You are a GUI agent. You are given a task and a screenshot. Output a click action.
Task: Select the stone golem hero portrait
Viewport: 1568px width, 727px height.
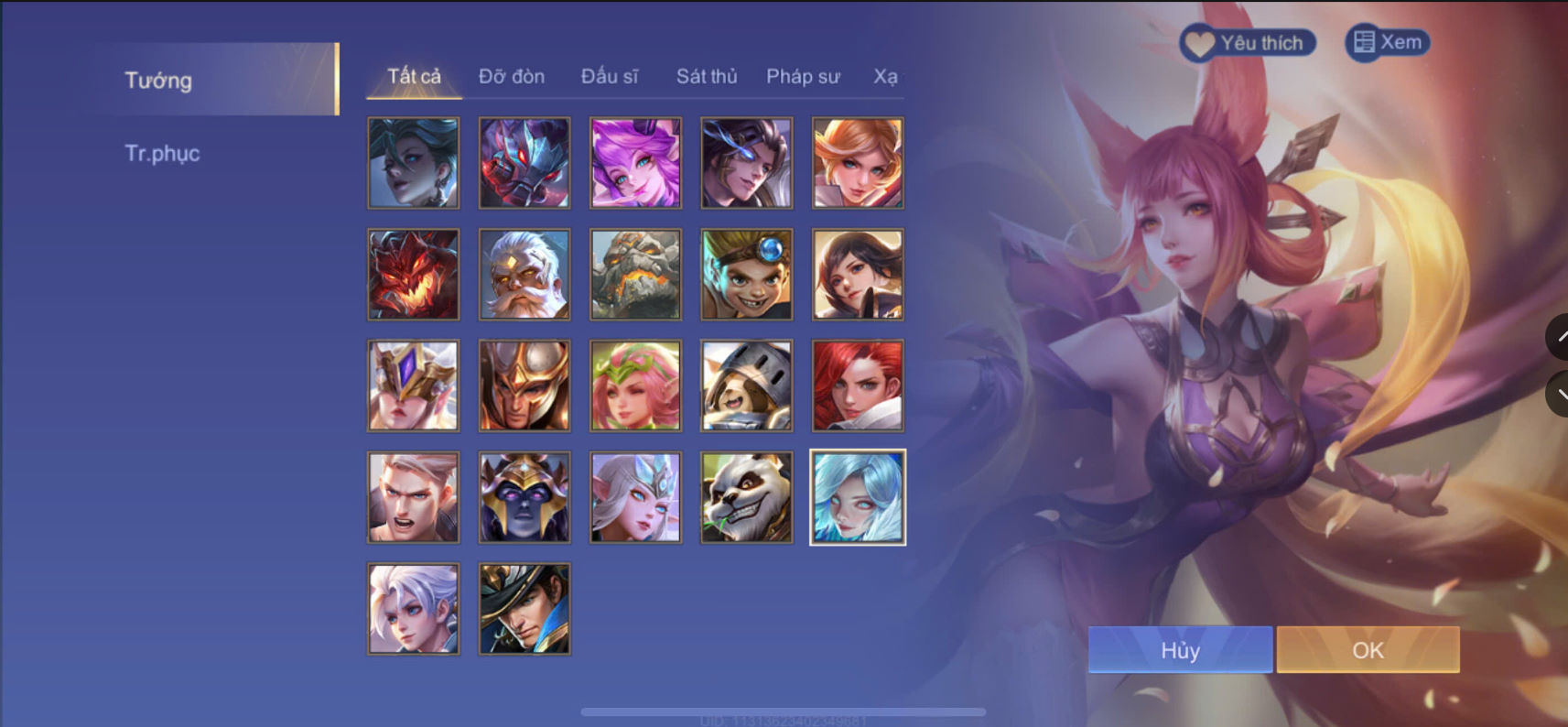634,273
